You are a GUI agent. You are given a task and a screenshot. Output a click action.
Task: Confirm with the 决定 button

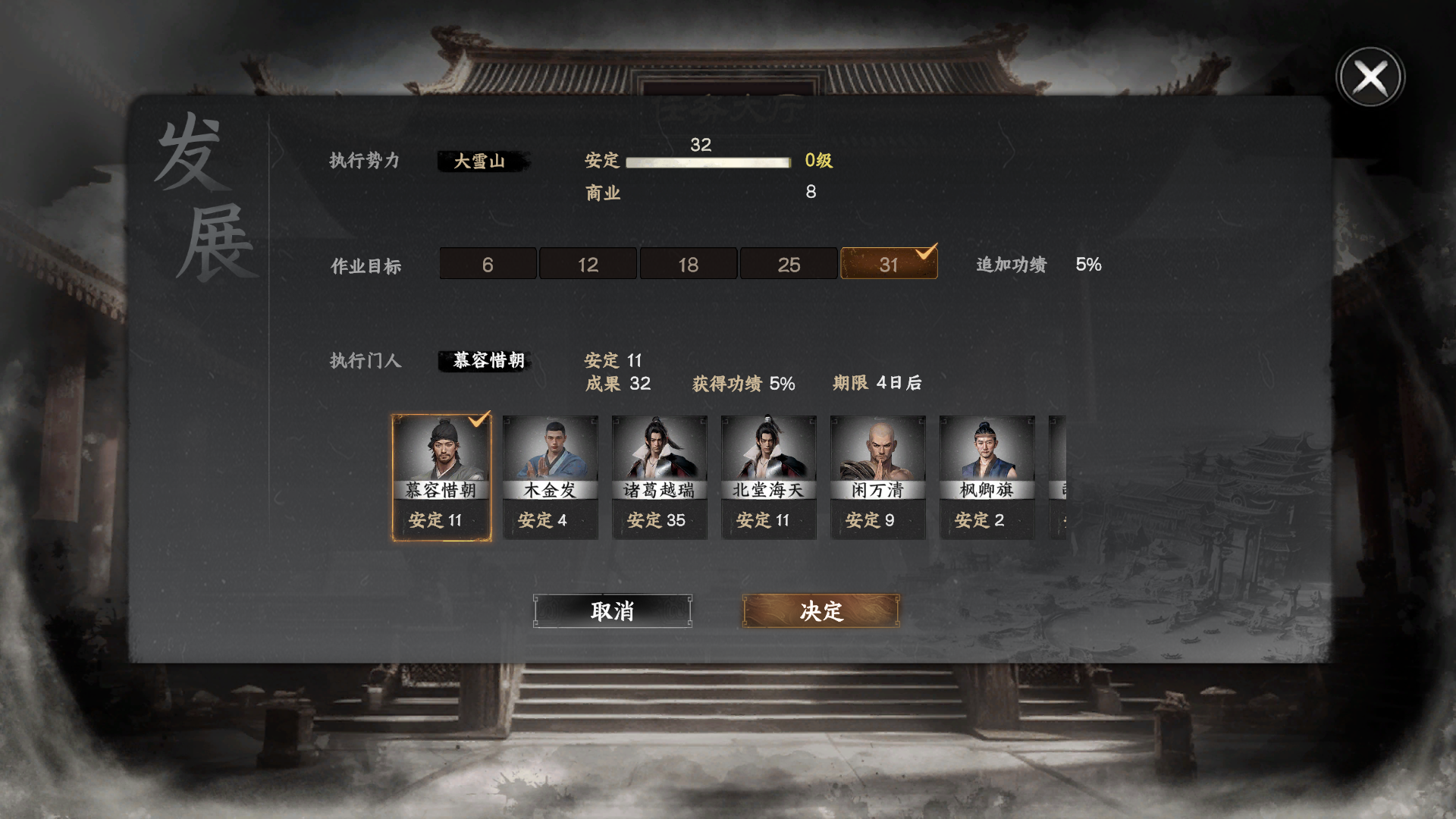click(821, 610)
